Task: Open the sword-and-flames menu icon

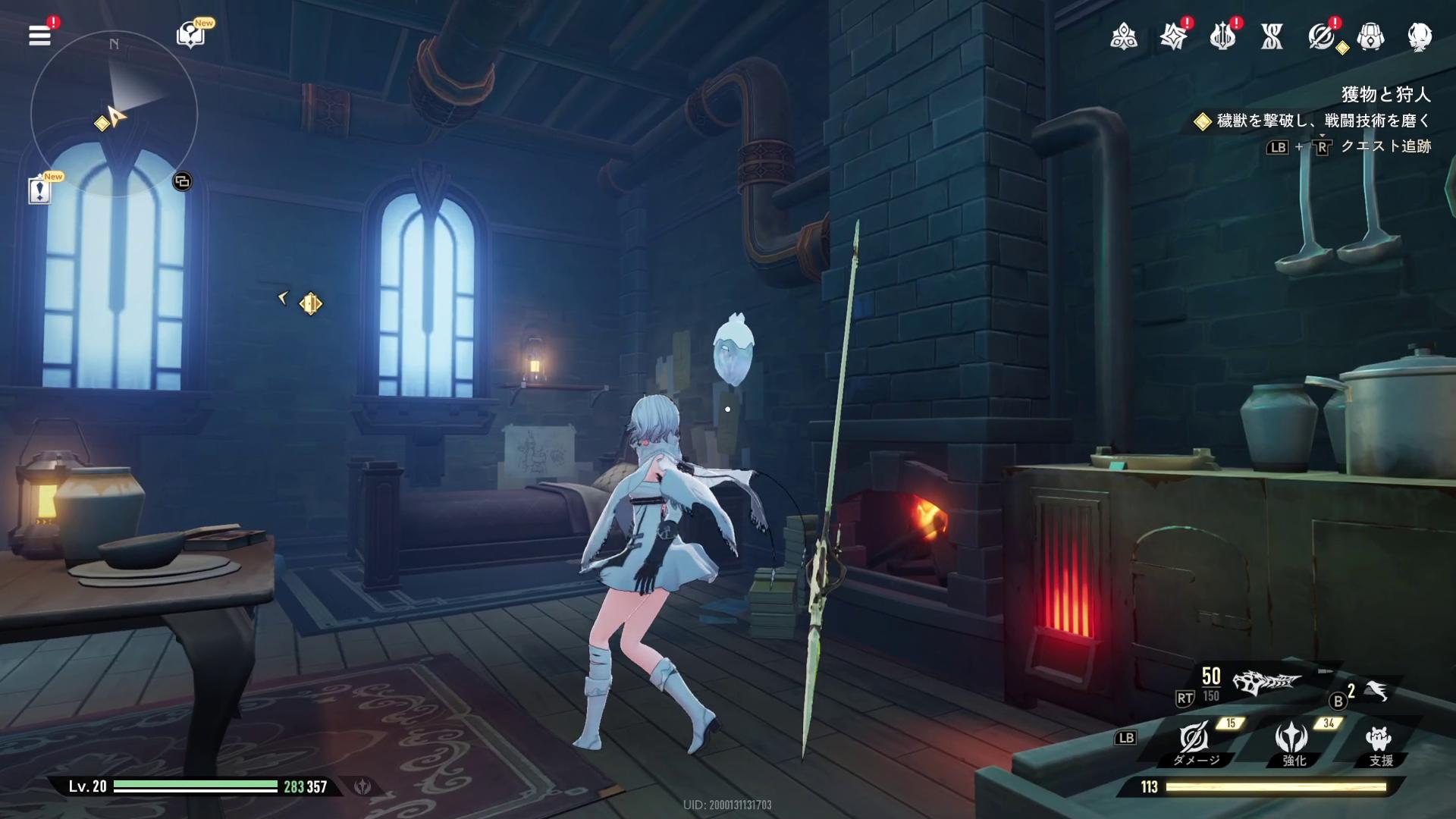Action: pyautogui.click(x=1222, y=36)
